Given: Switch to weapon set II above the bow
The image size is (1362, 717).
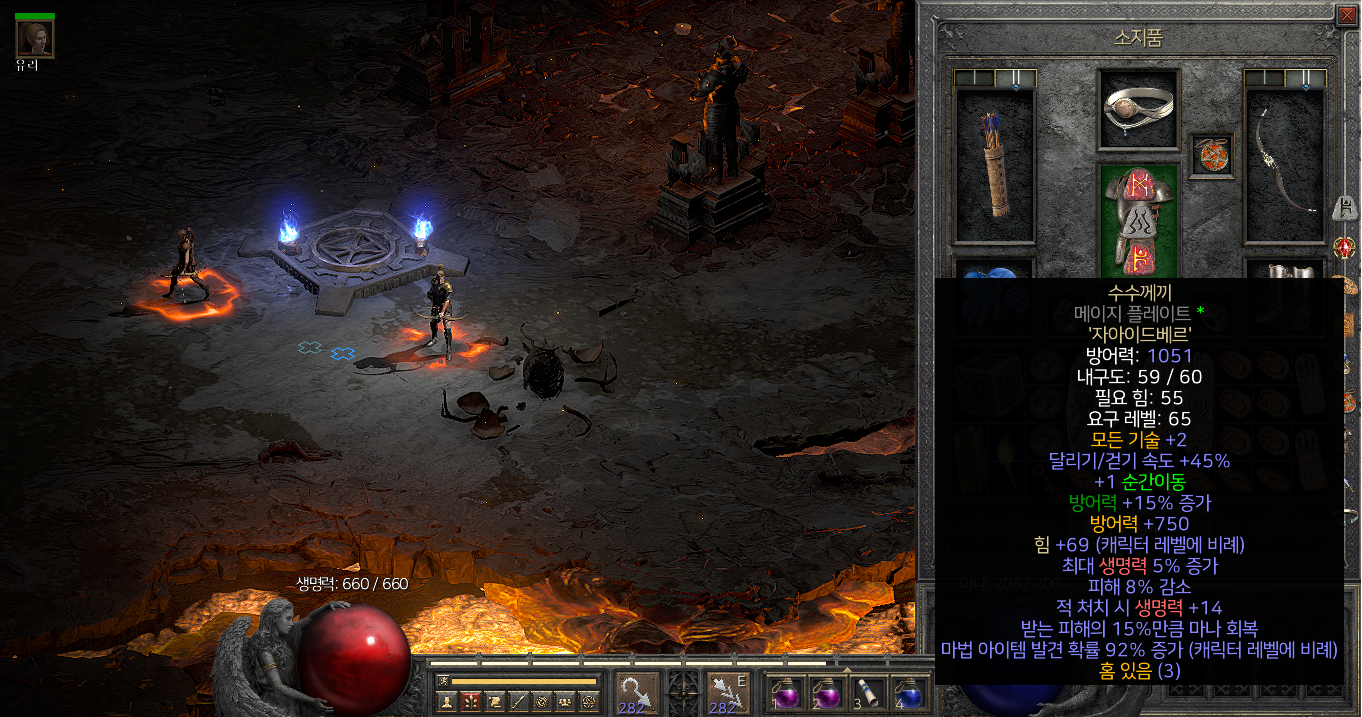Looking at the screenshot, I should (1306, 78).
